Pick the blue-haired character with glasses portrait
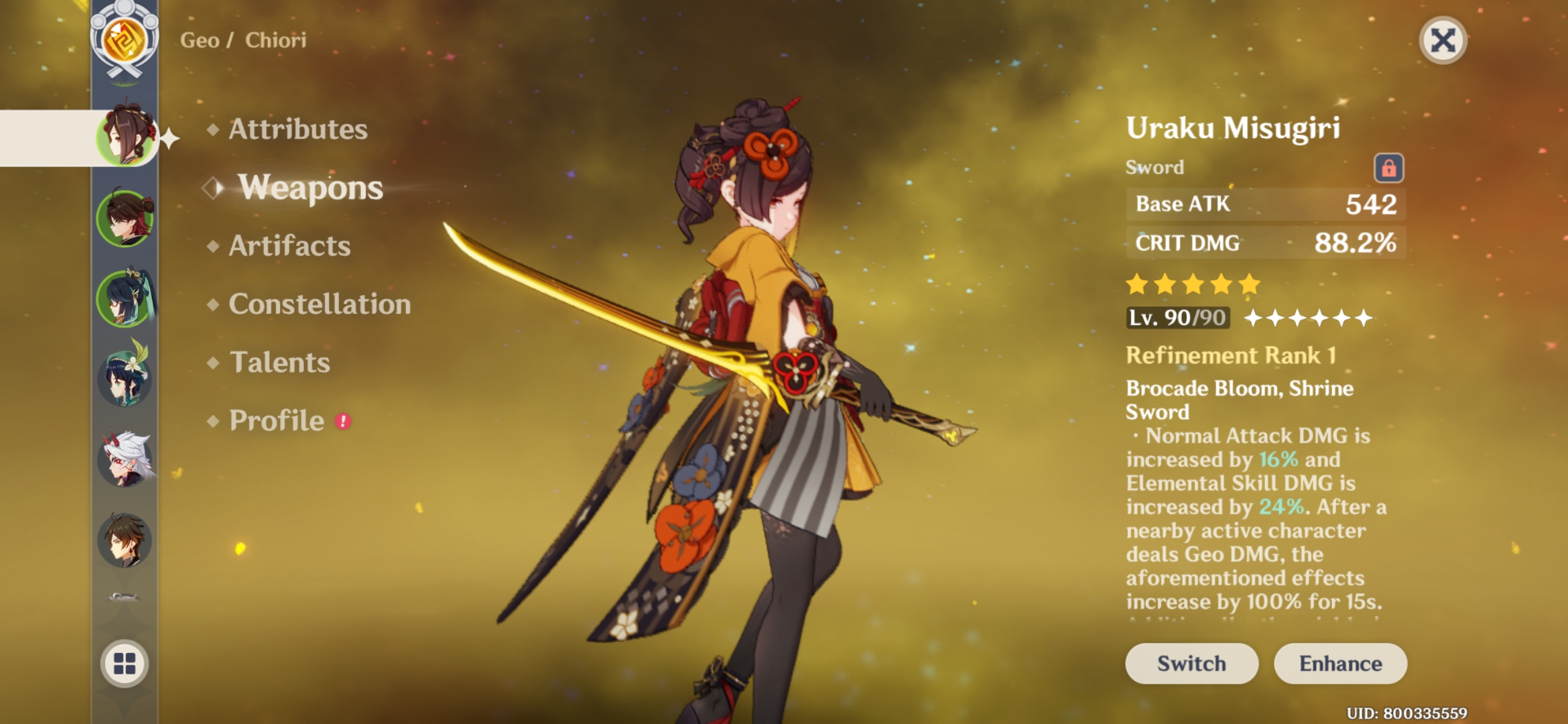This screenshot has height=724, width=1568. click(125, 298)
